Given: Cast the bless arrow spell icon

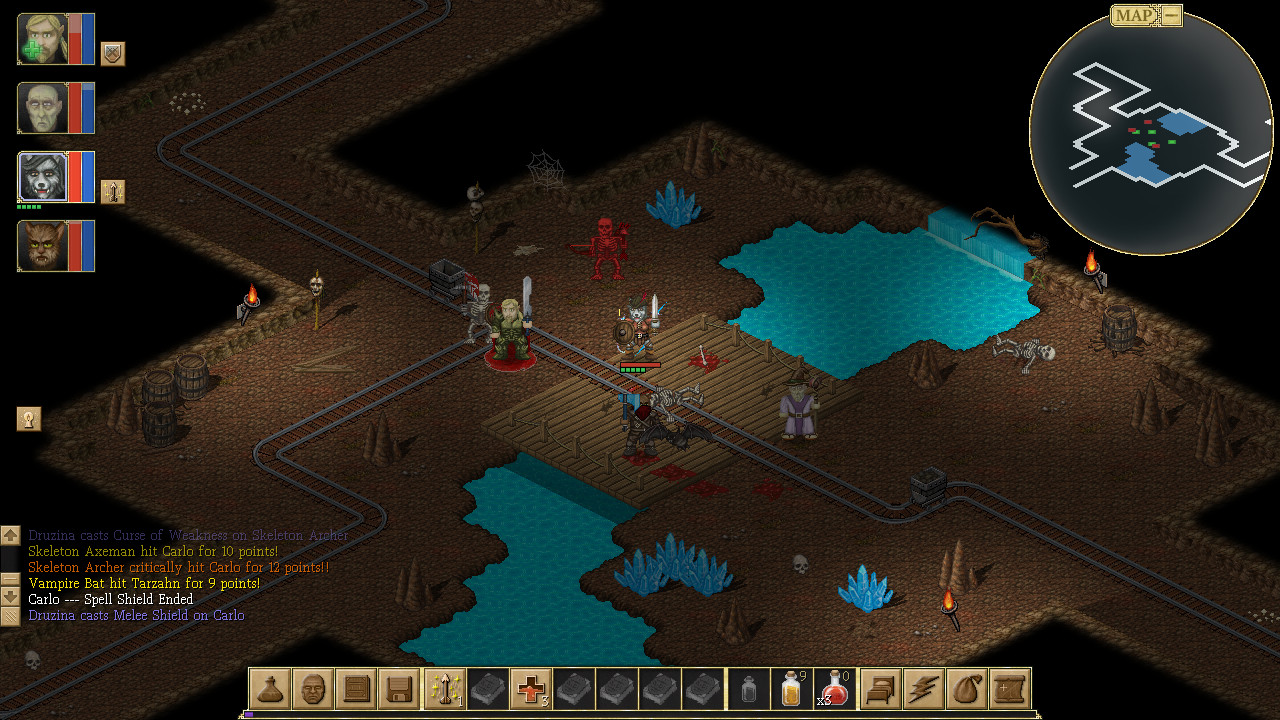Looking at the screenshot, I should (x=443, y=689).
